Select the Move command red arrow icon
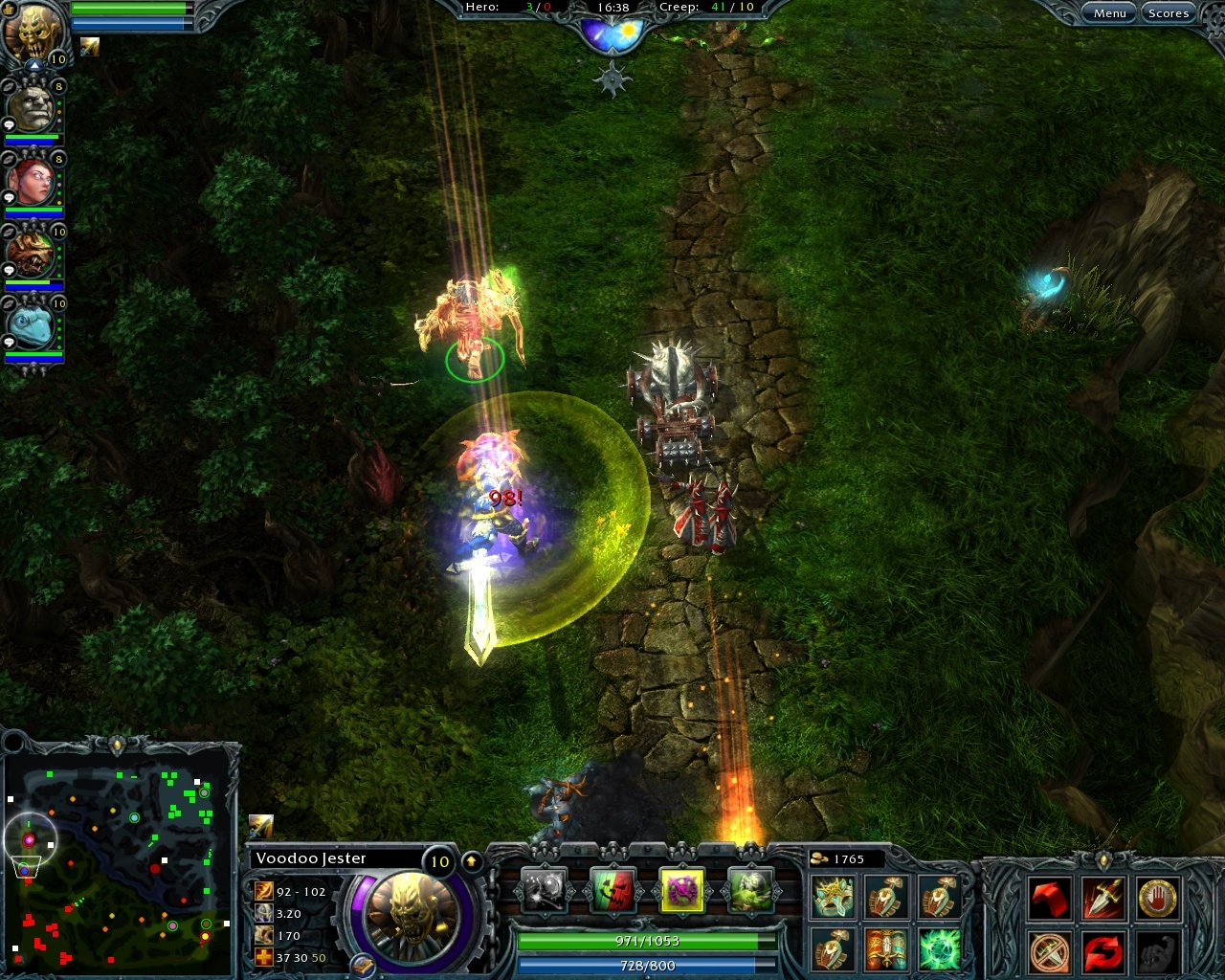Image resolution: width=1225 pixels, height=980 pixels. [1050, 898]
